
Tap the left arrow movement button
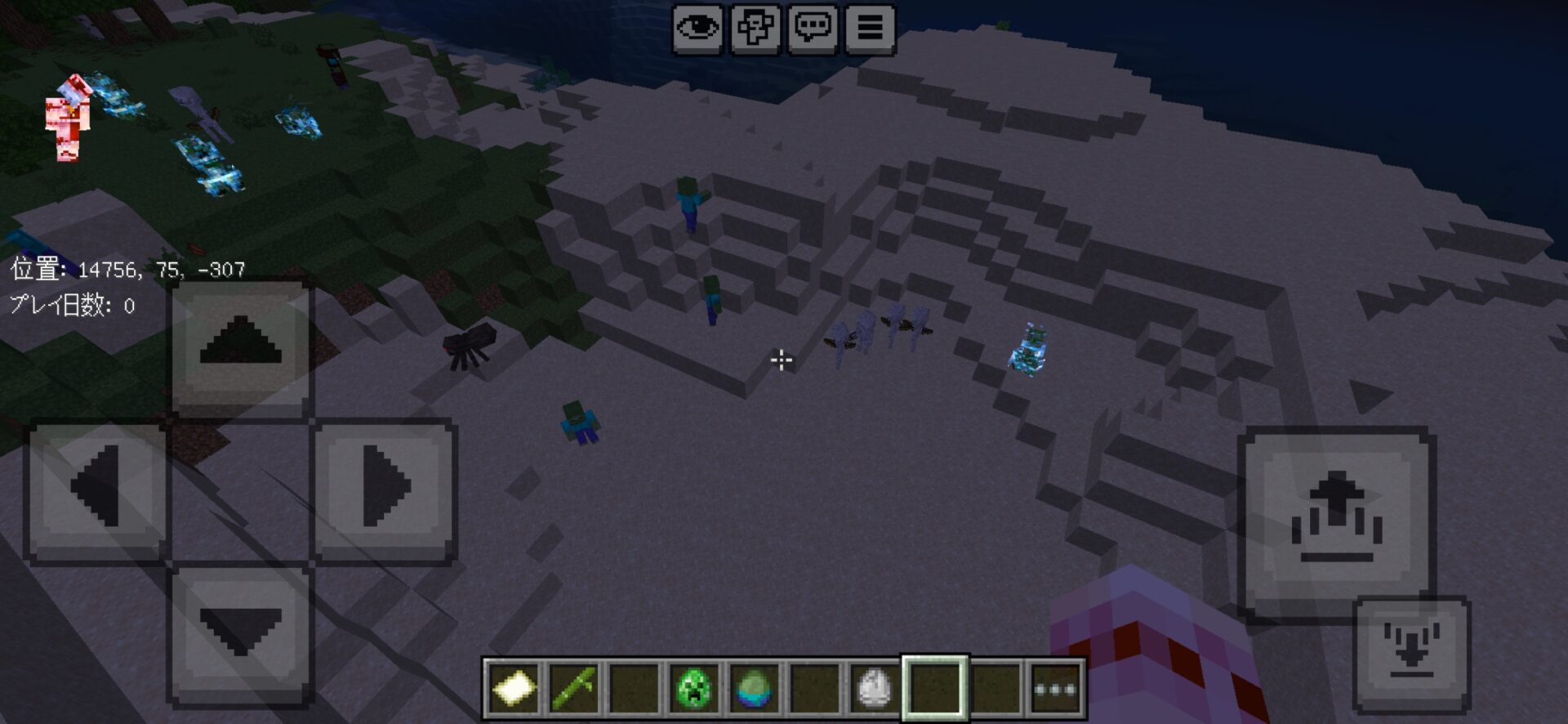[97, 489]
